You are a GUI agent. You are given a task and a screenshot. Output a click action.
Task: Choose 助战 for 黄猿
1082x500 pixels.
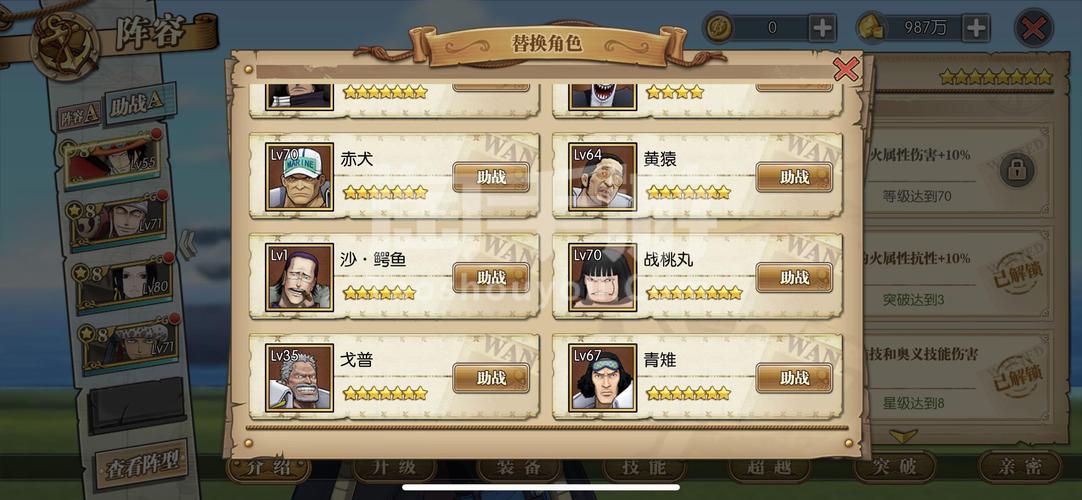click(794, 177)
